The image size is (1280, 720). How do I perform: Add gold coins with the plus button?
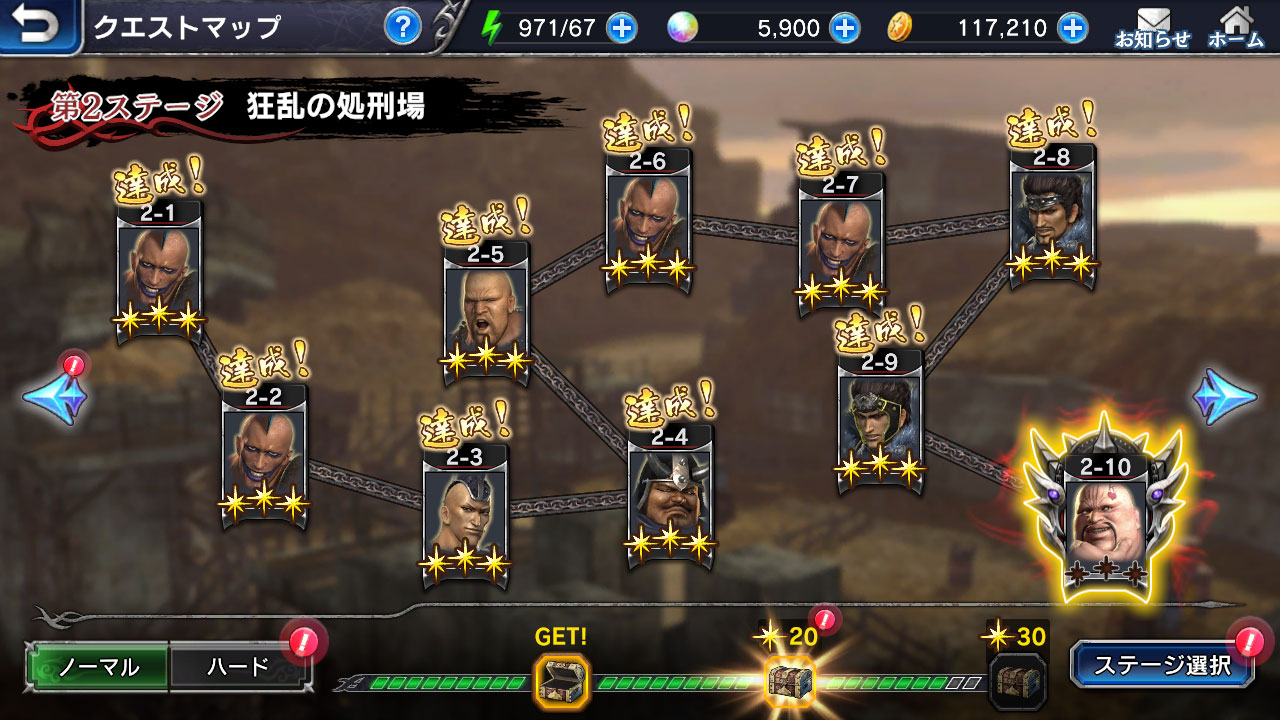click(1073, 28)
